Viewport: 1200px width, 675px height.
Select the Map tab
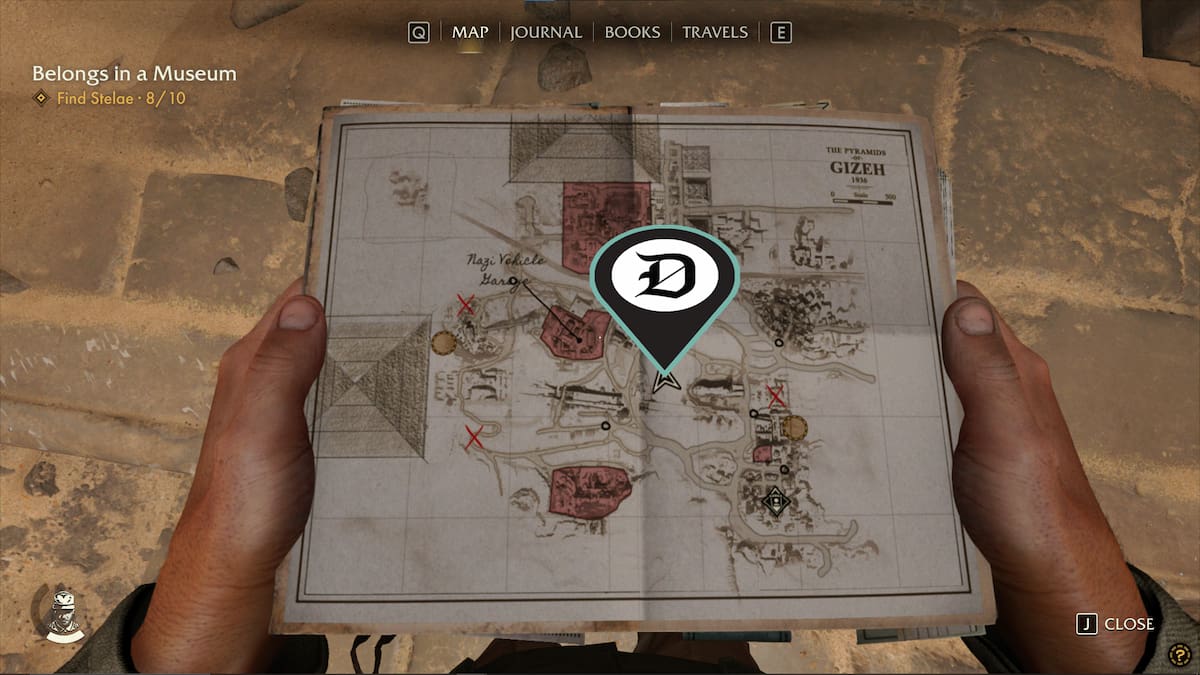click(x=470, y=32)
